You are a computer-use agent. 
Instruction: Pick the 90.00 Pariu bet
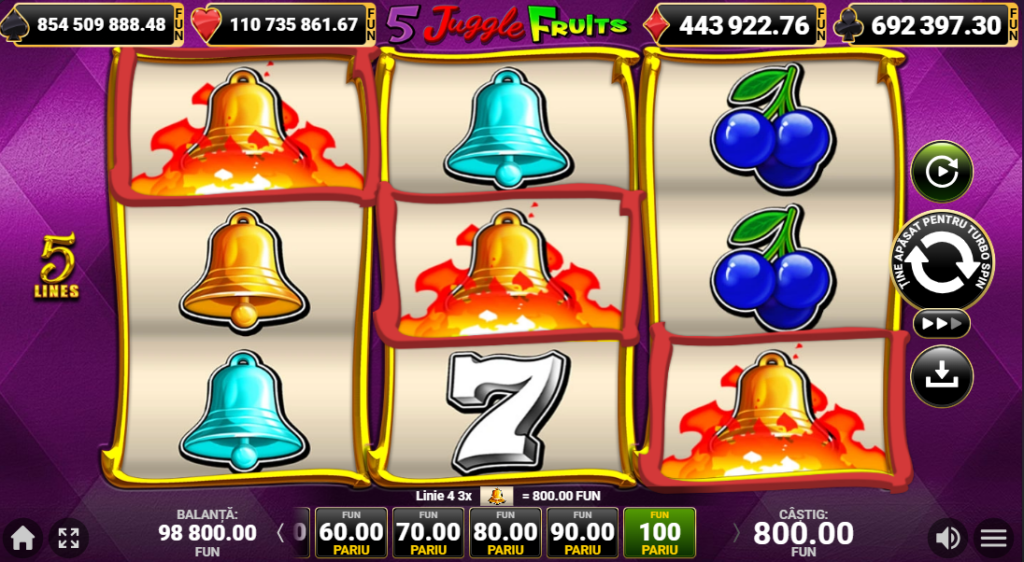pos(582,533)
